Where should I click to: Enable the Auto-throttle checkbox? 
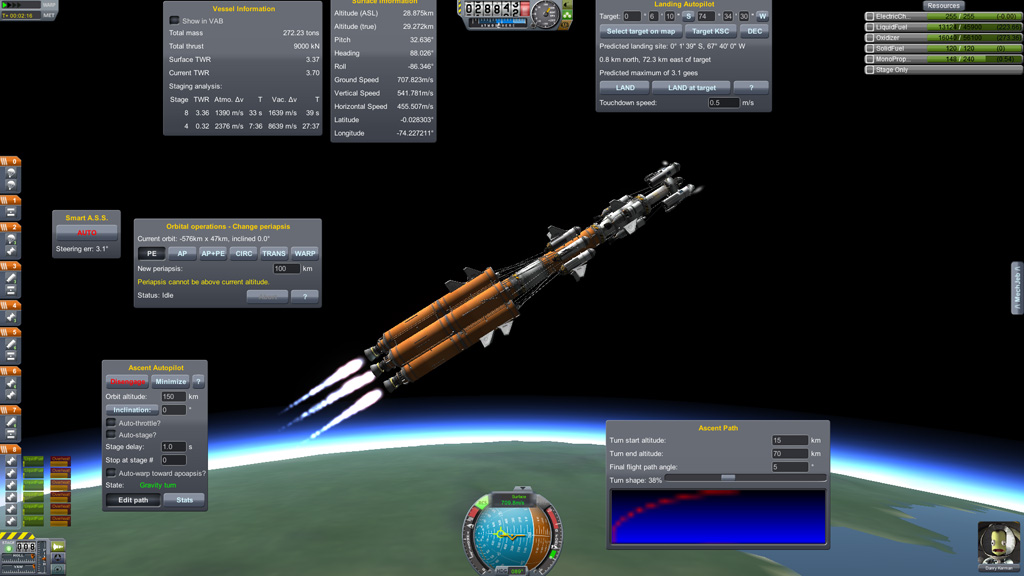[x=111, y=423]
